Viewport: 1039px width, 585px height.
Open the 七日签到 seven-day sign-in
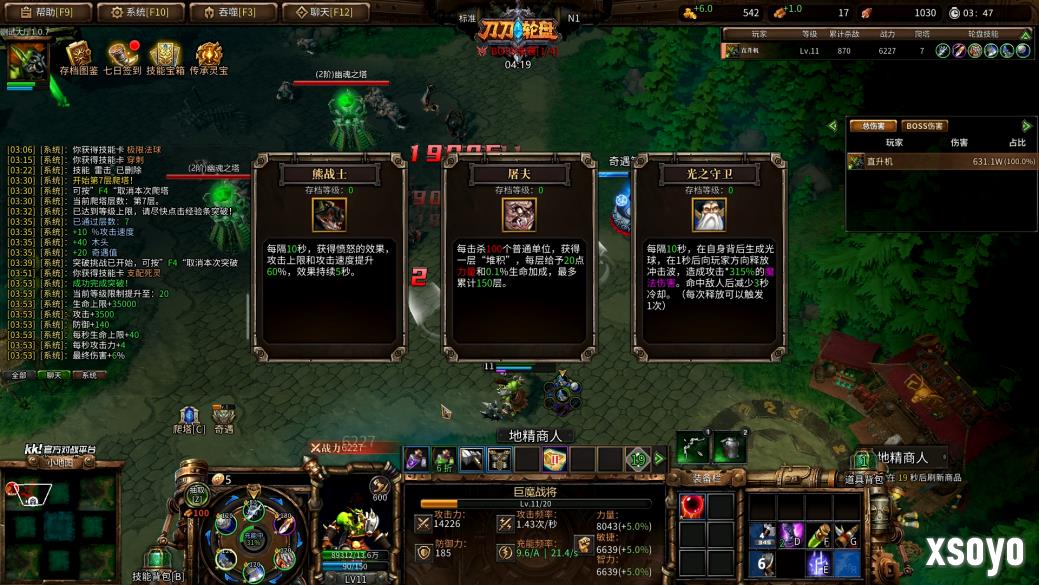coord(122,59)
